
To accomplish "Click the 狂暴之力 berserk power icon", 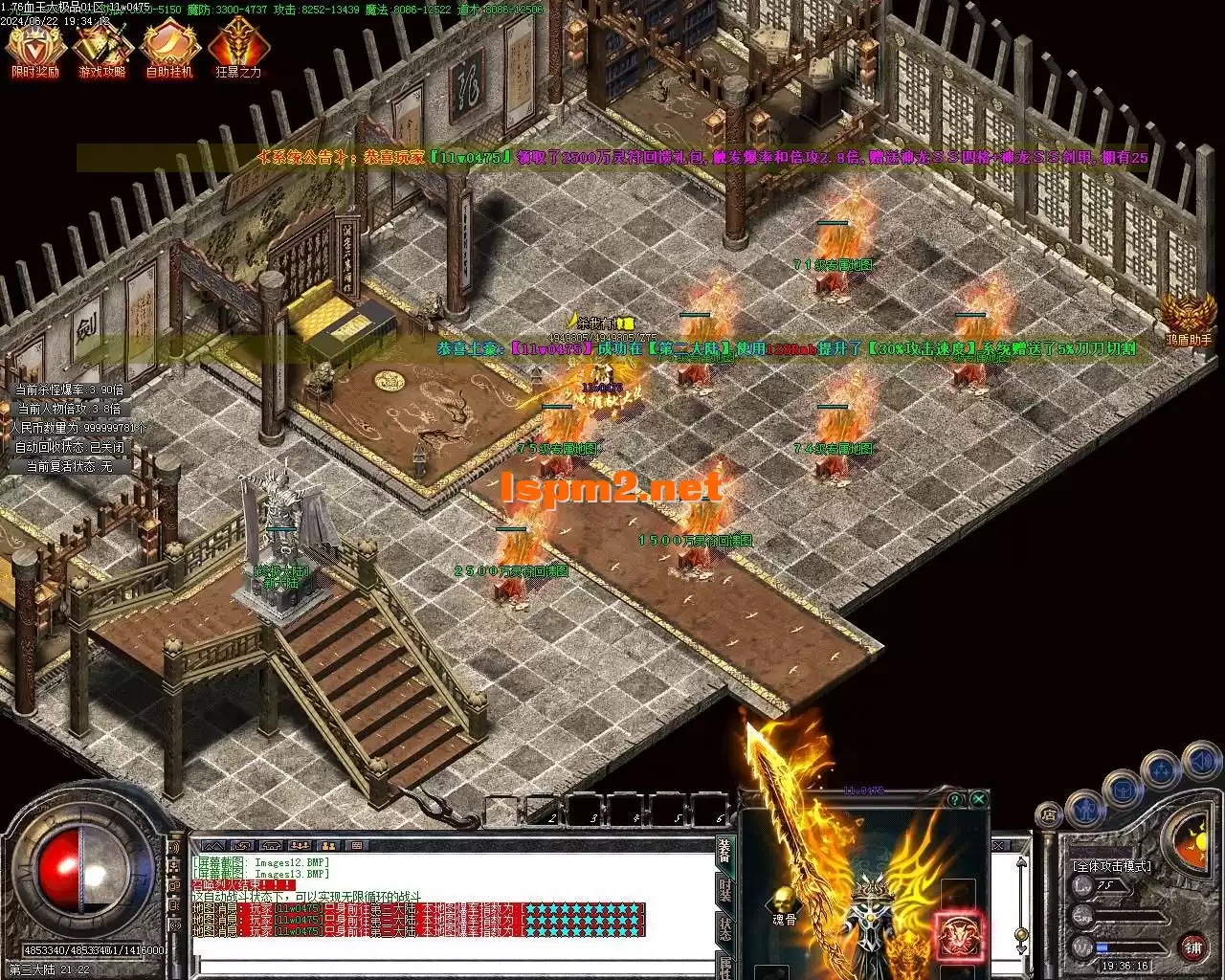I will pyautogui.click(x=237, y=49).
